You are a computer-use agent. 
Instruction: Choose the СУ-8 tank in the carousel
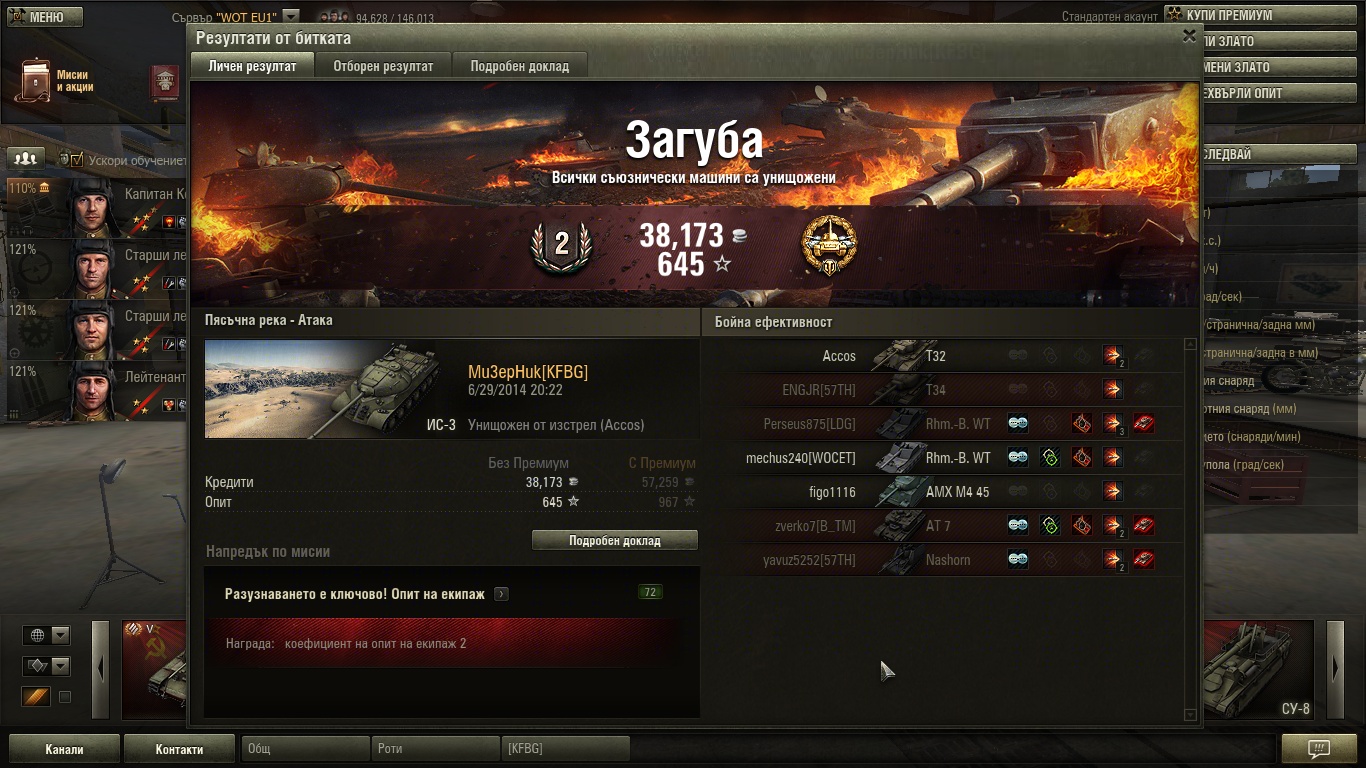[x=1259, y=670]
